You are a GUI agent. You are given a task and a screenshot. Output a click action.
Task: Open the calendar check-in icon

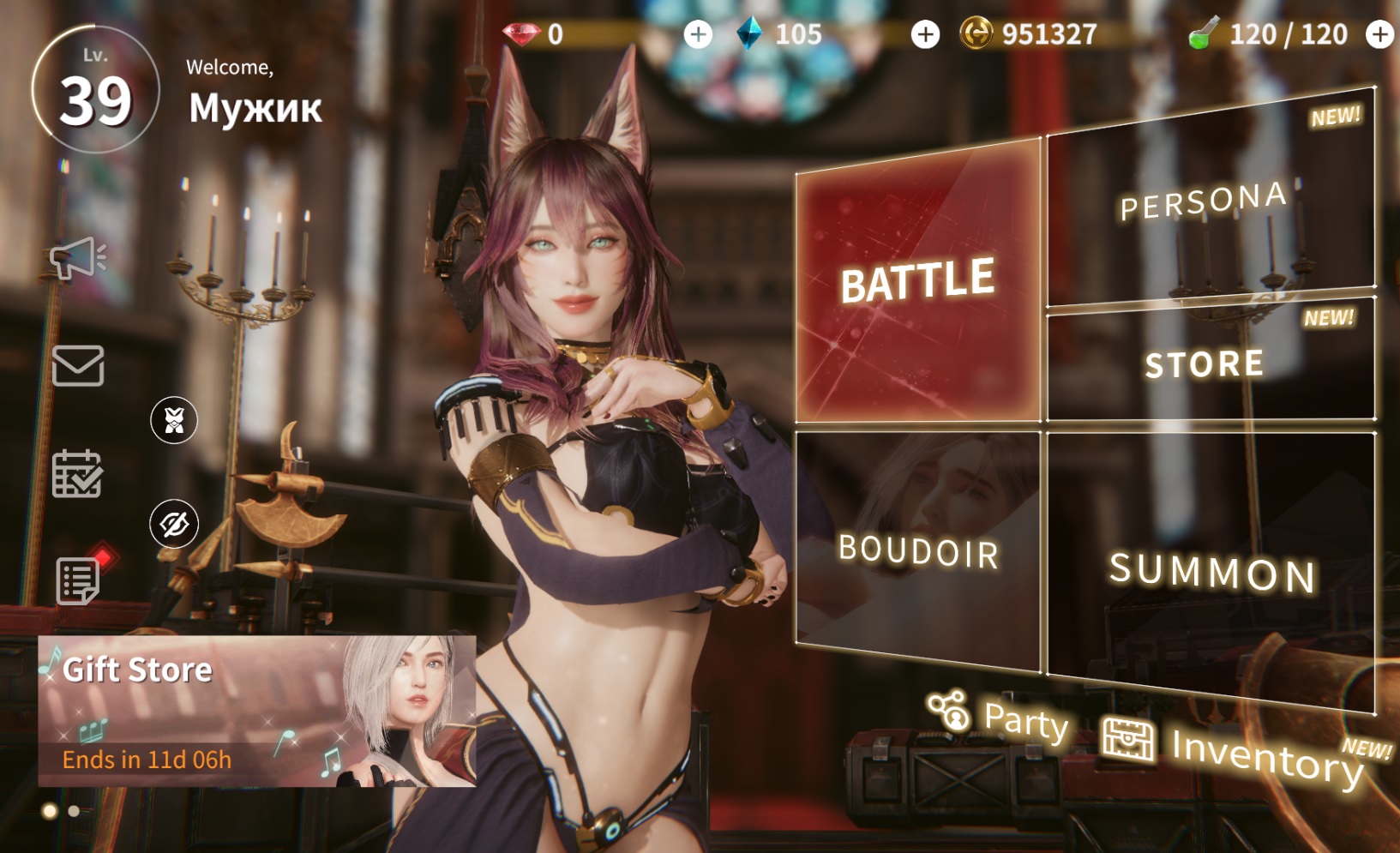(77, 473)
